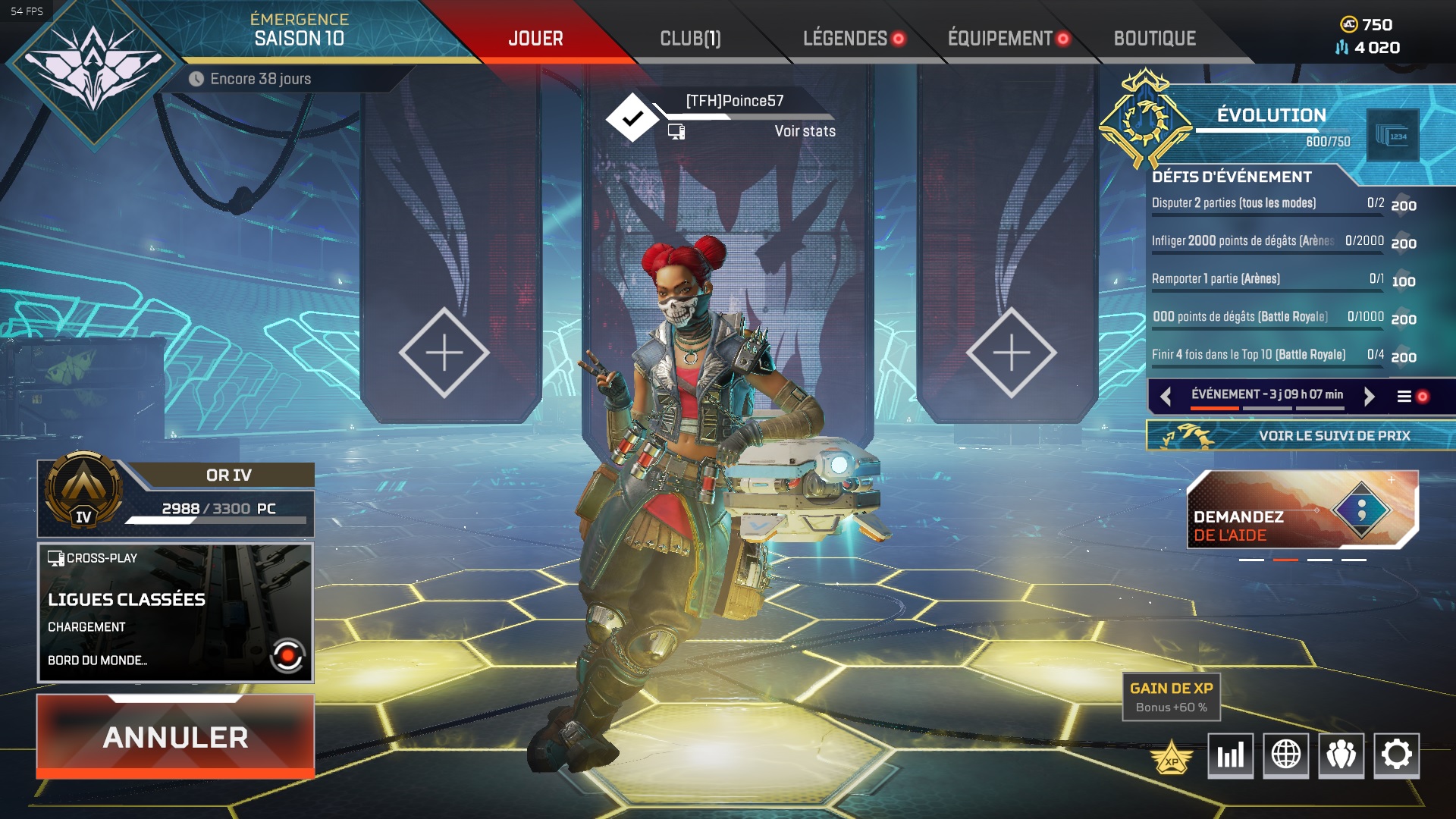Open the Équipement tab
The width and height of the screenshot is (1456, 819).
999,39
